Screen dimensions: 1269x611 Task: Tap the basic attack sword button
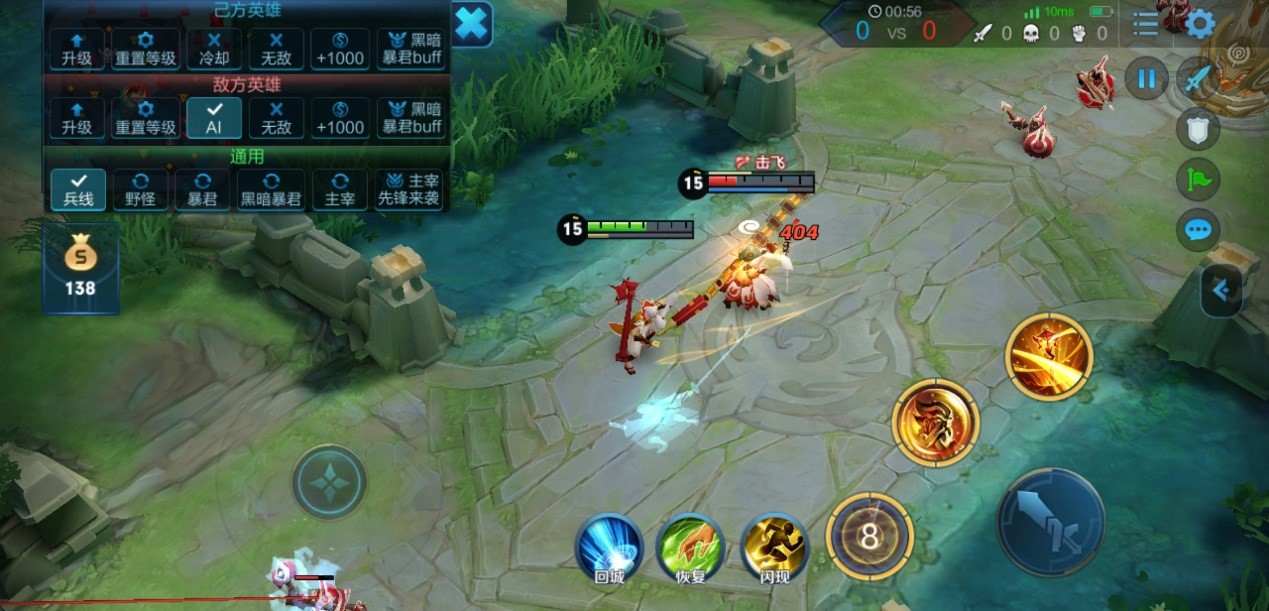tap(1050, 522)
